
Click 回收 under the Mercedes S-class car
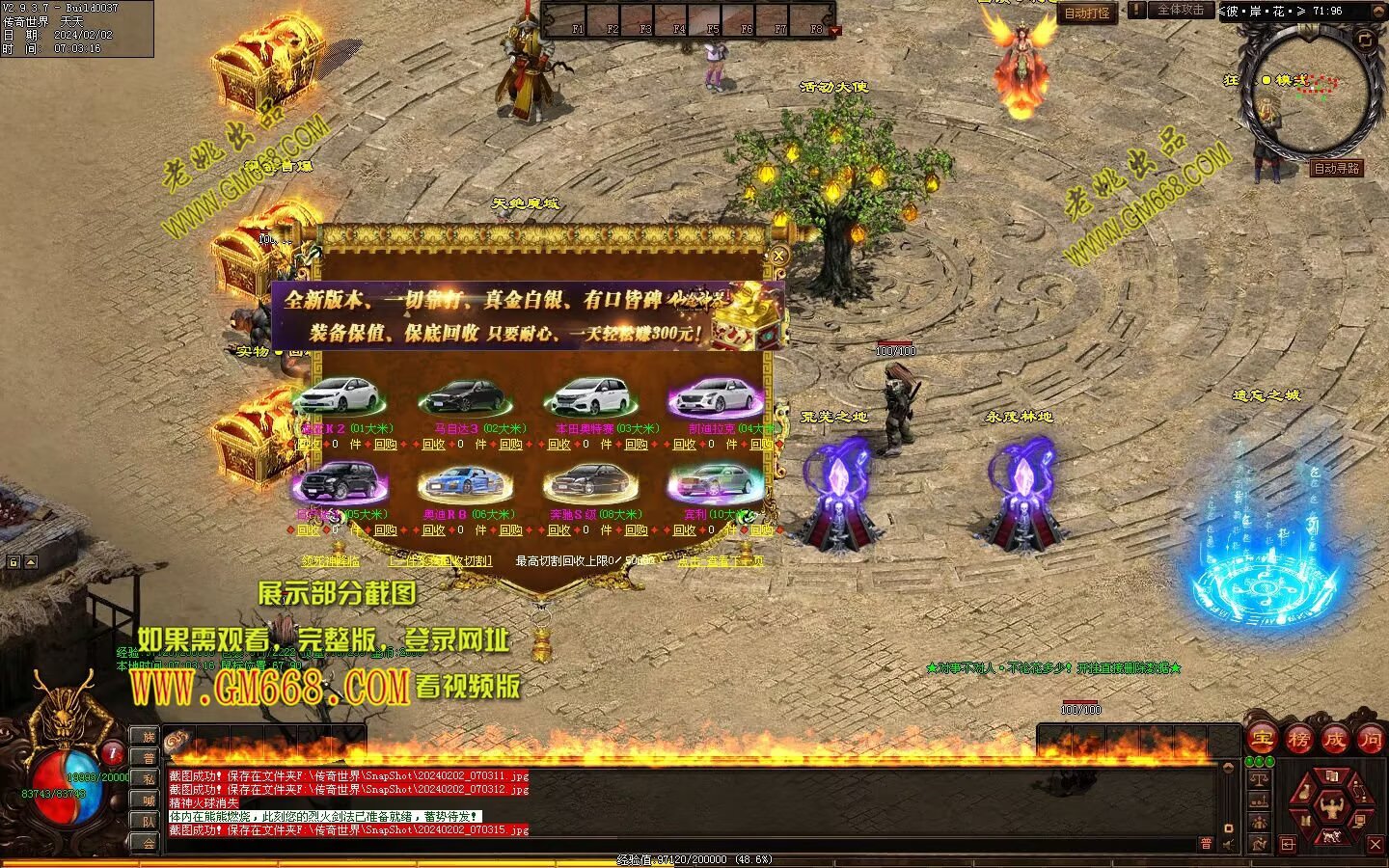pyautogui.click(x=559, y=529)
